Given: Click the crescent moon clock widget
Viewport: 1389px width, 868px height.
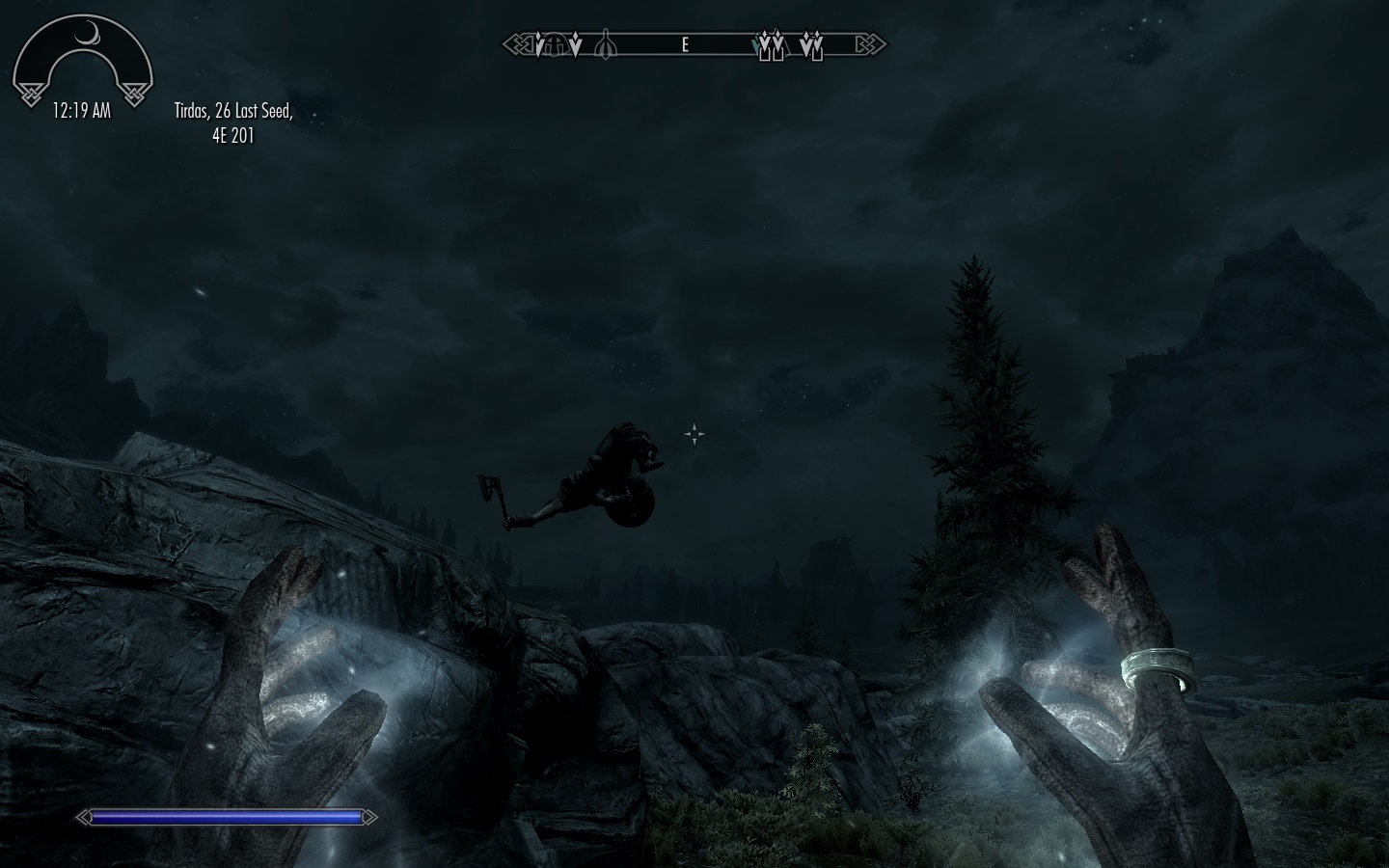Looking at the screenshot, I should pos(82,60).
